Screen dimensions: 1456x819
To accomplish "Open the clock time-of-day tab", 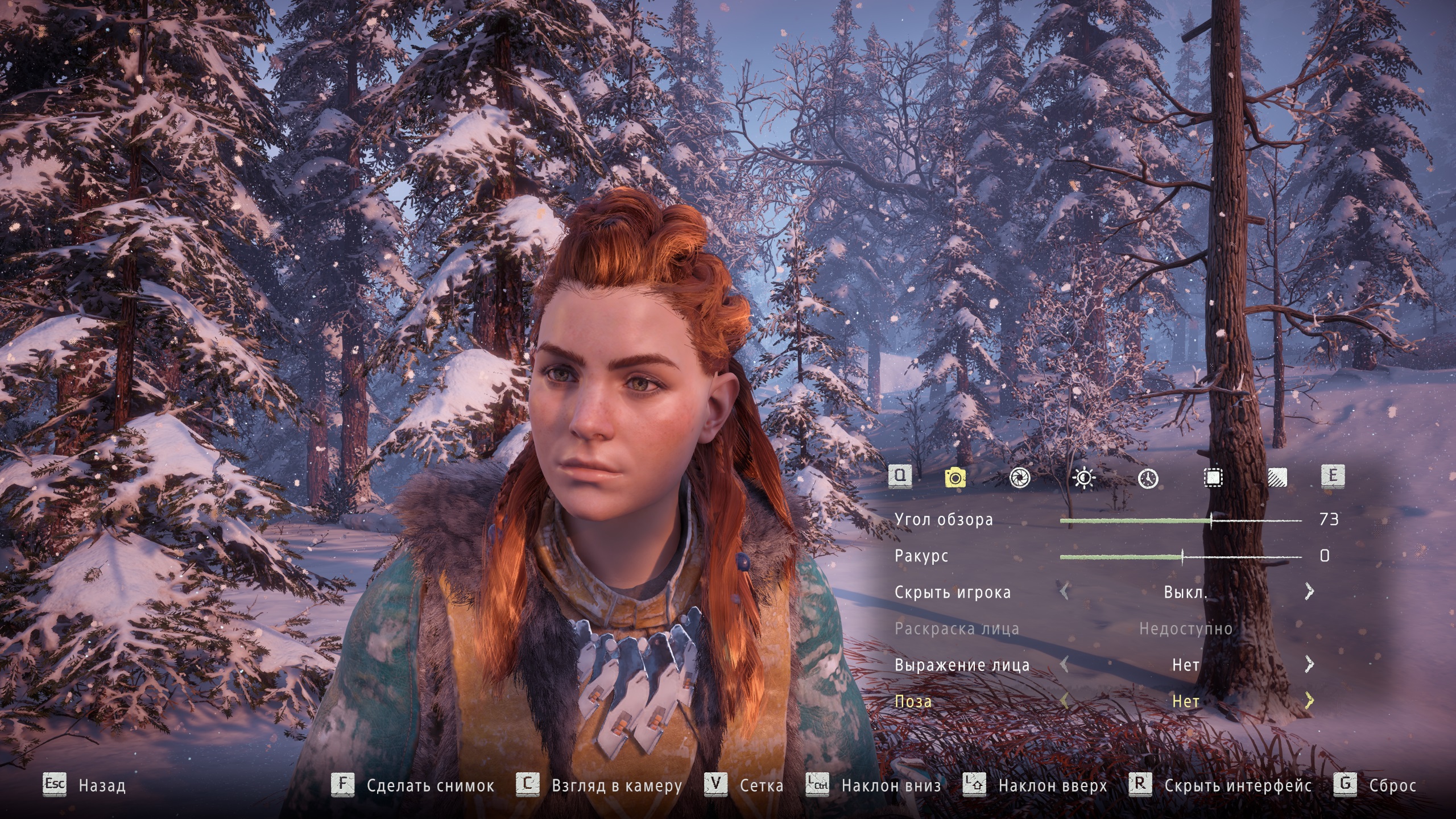I will pyautogui.click(x=1148, y=478).
